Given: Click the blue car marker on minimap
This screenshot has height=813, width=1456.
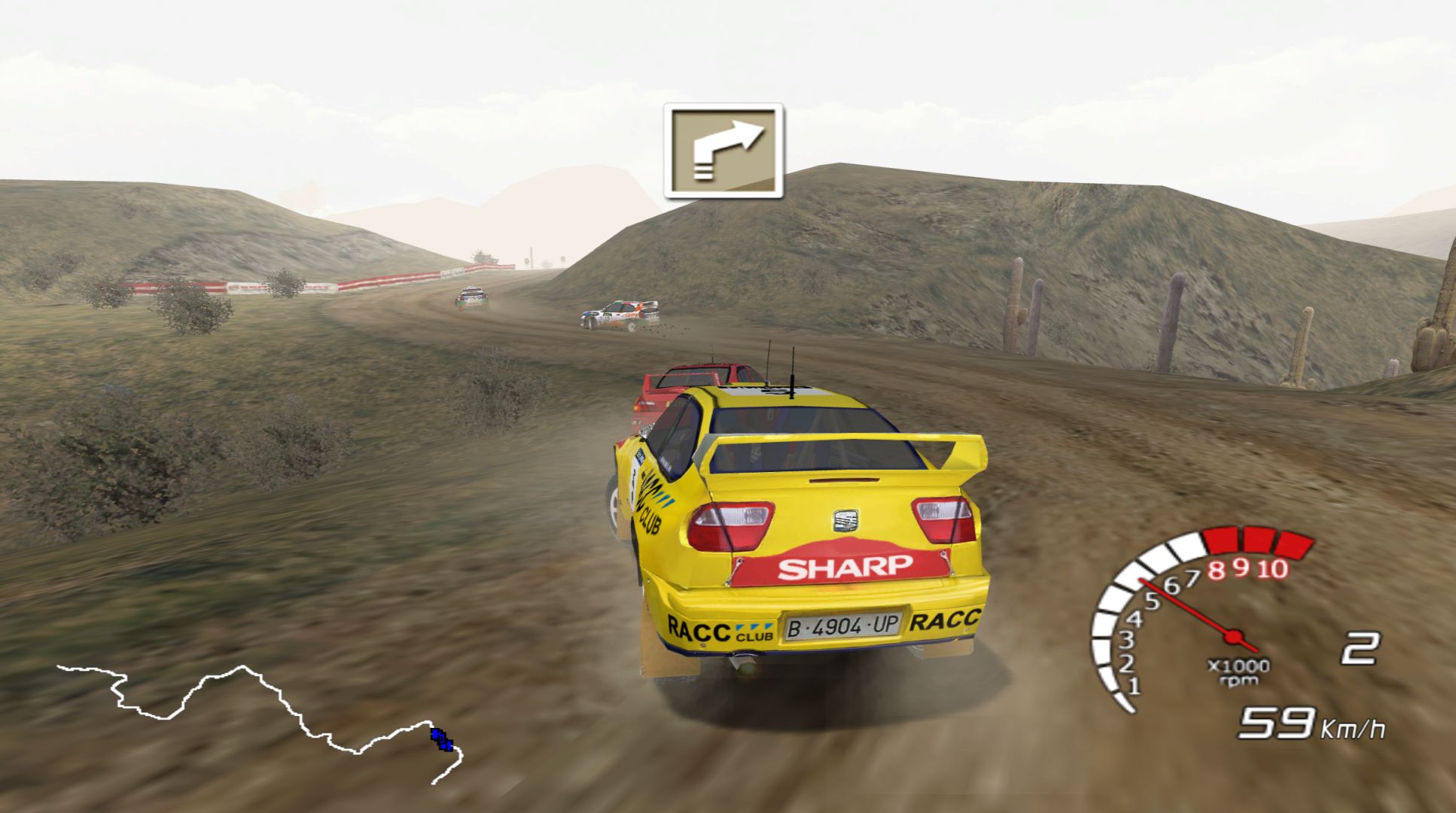Looking at the screenshot, I should point(442,738).
